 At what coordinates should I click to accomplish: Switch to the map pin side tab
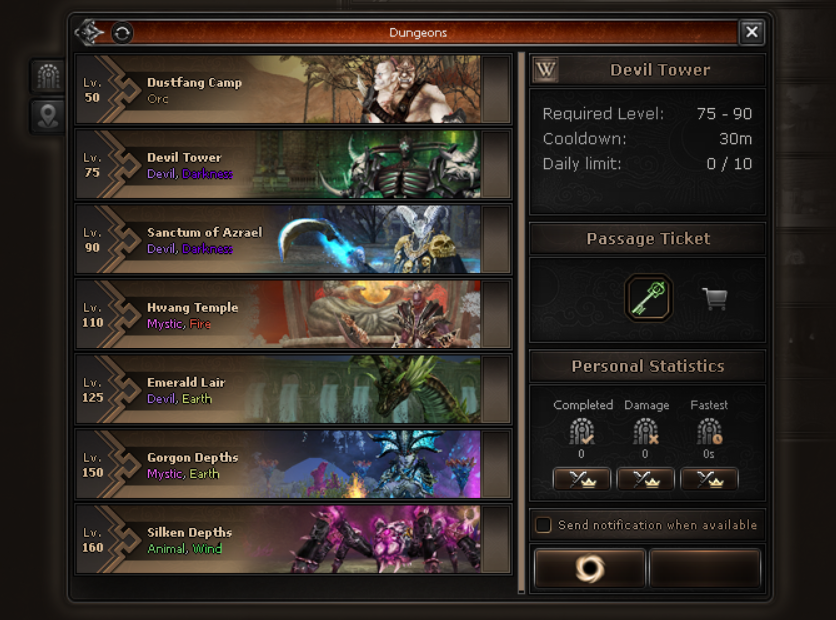[48, 116]
